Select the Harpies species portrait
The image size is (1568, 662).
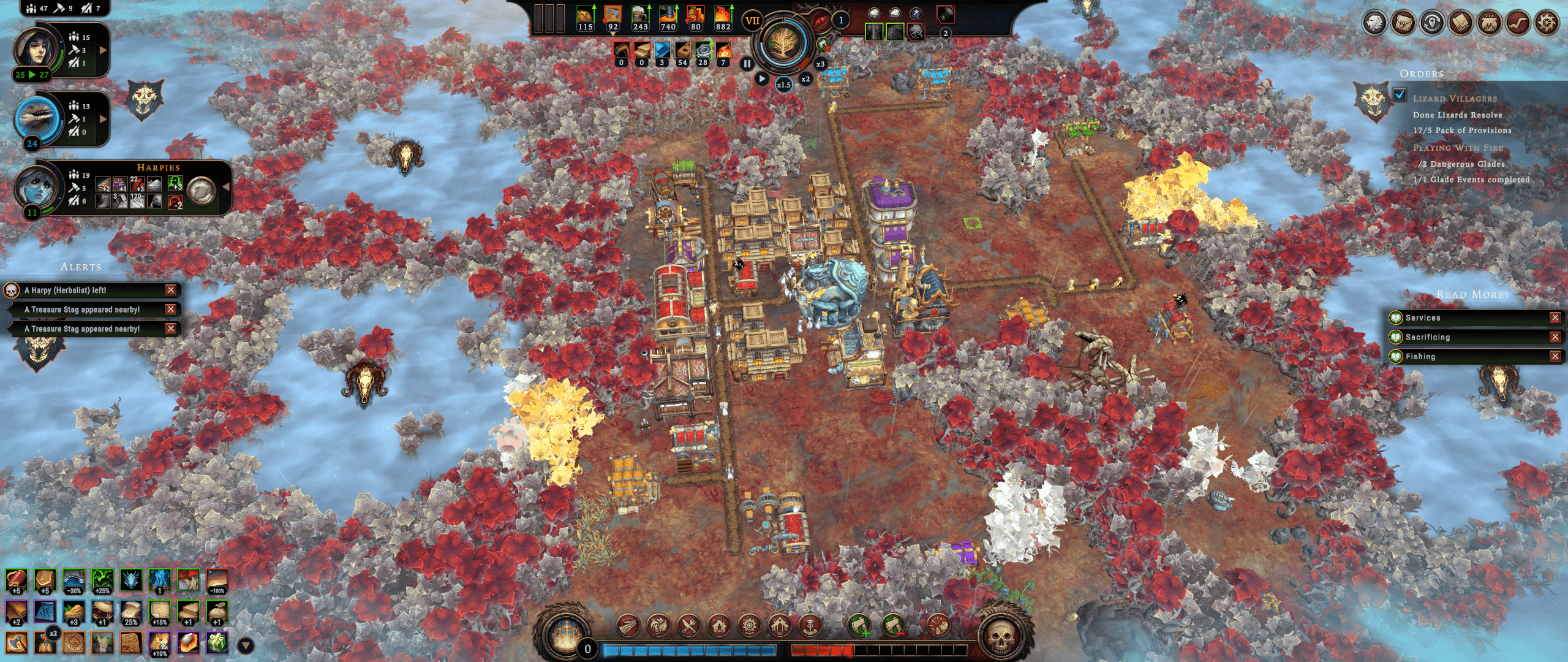(38, 188)
